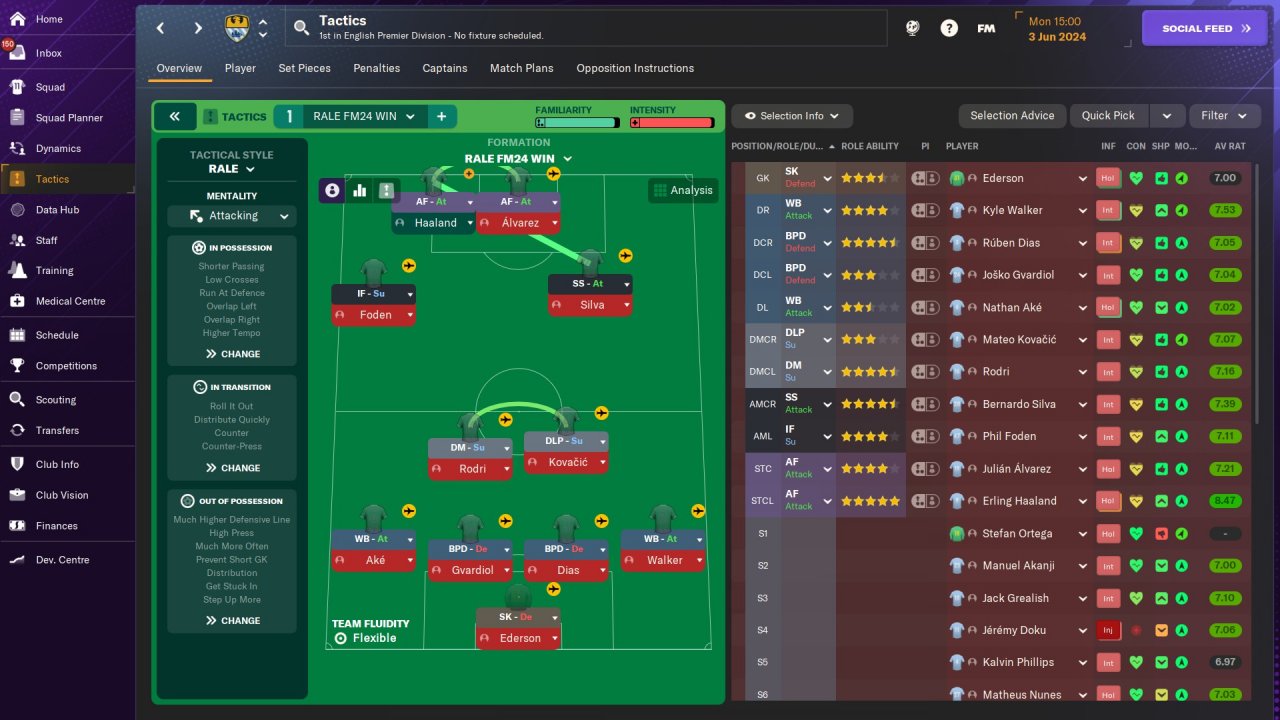
Task: Switch to the Opposition Instructions tab
Action: pyautogui.click(x=635, y=68)
